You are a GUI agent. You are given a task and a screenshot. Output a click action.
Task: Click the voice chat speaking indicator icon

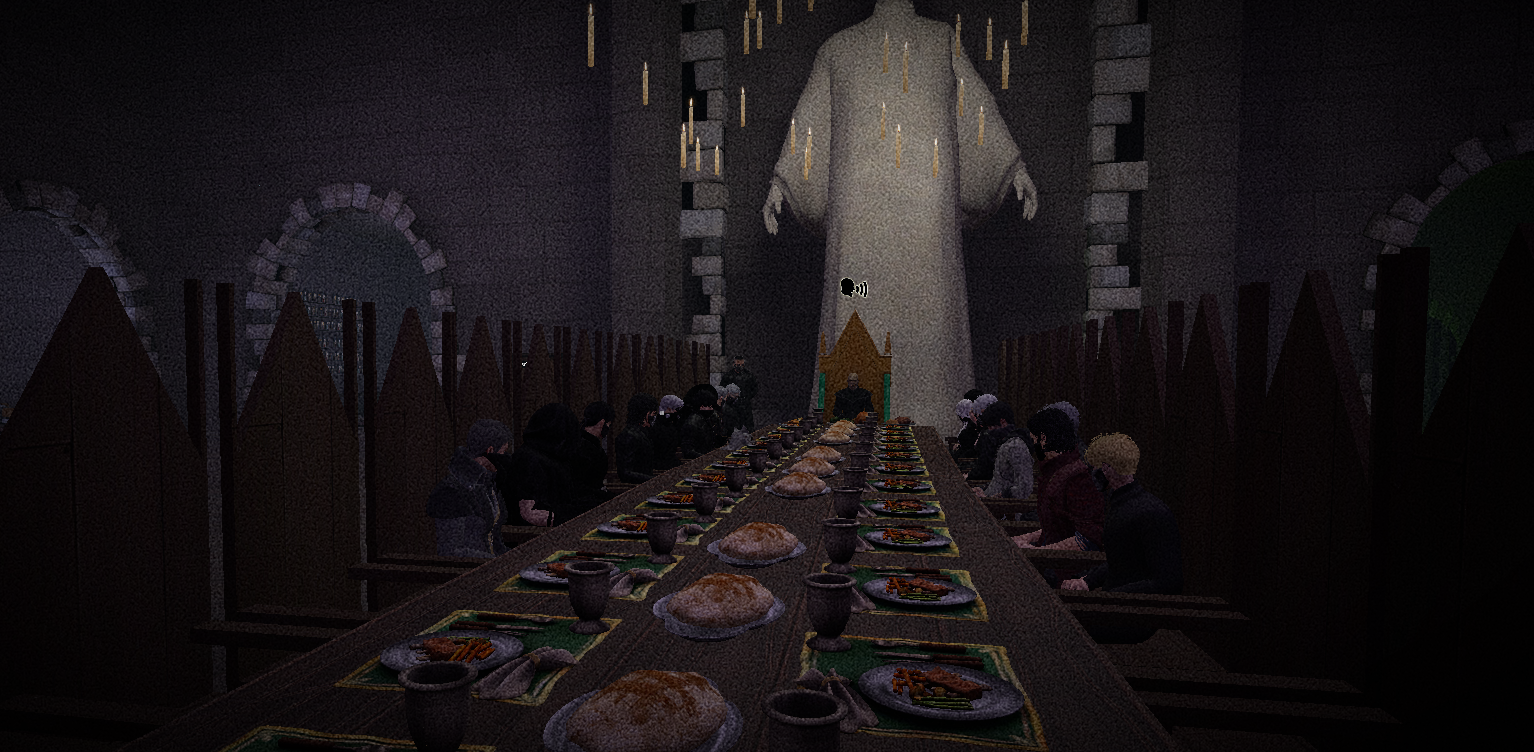(x=853, y=289)
